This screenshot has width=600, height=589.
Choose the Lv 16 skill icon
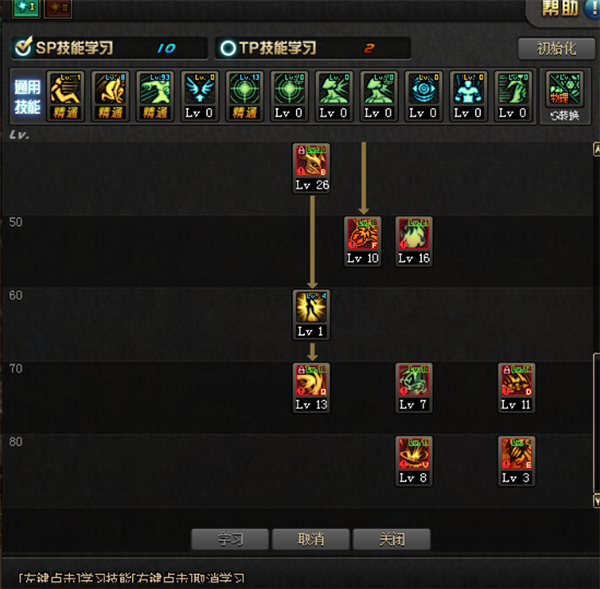coord(414,235)
